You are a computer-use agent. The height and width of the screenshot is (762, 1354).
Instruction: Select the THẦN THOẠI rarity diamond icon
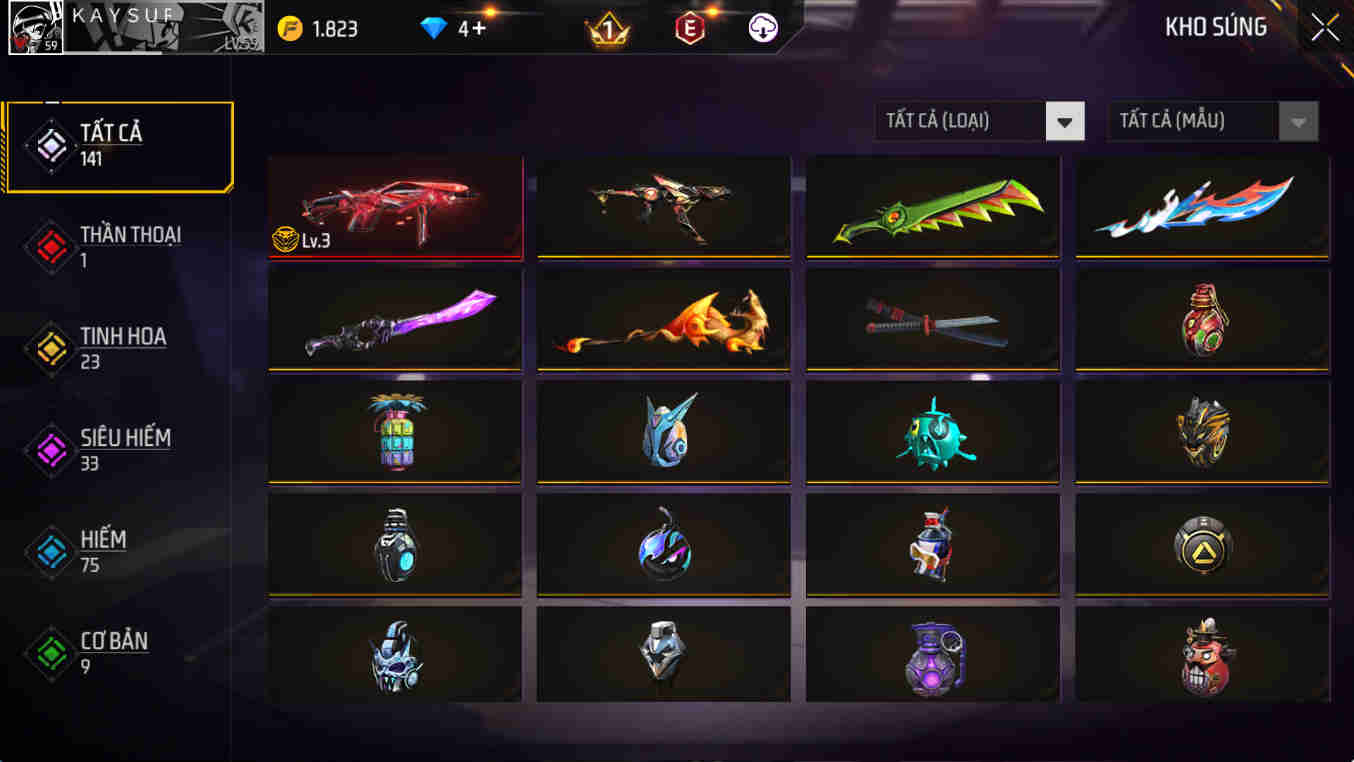(49, 245)
